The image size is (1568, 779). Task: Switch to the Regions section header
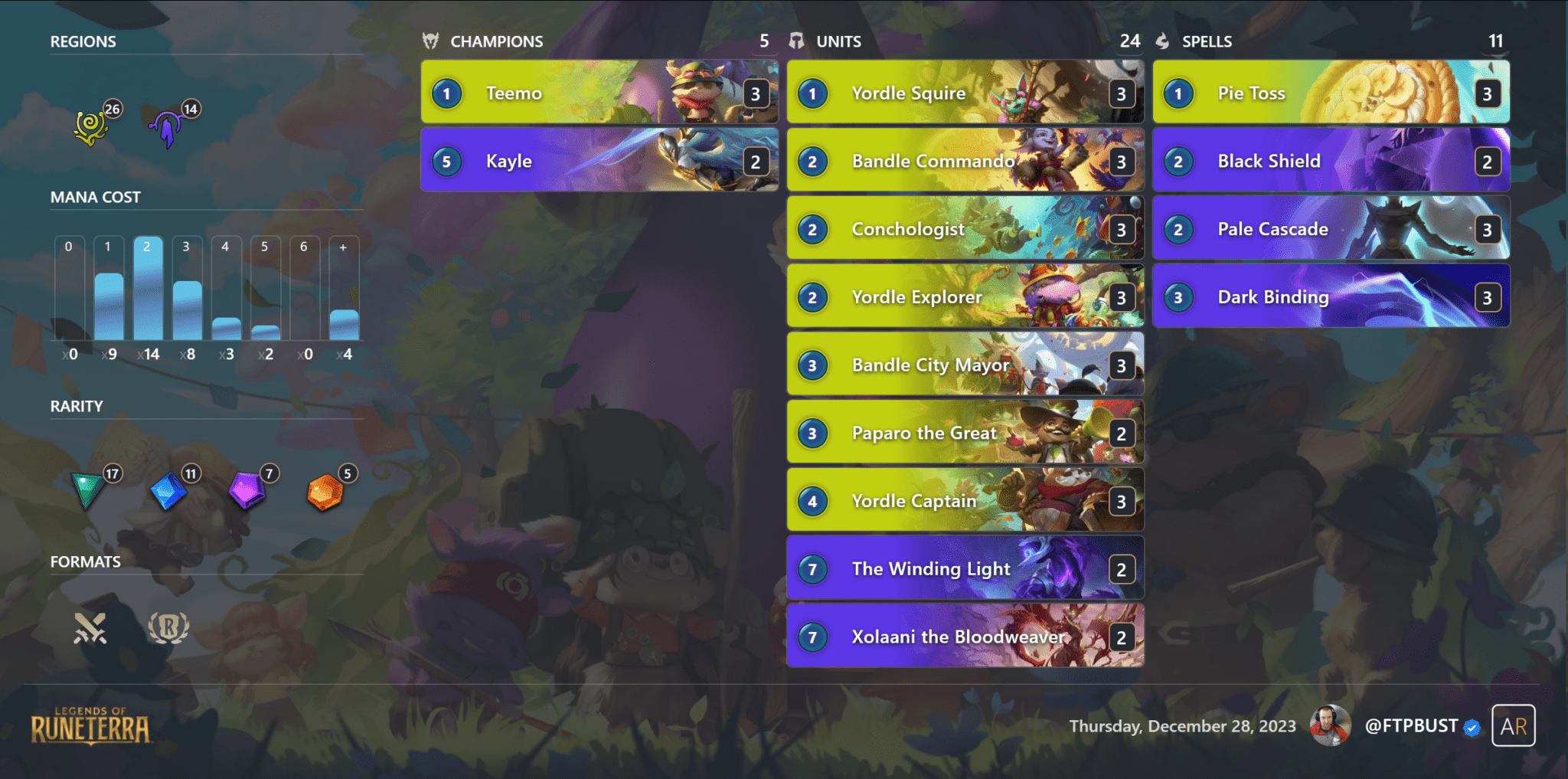pyautogui.click(x=83, y=41)
